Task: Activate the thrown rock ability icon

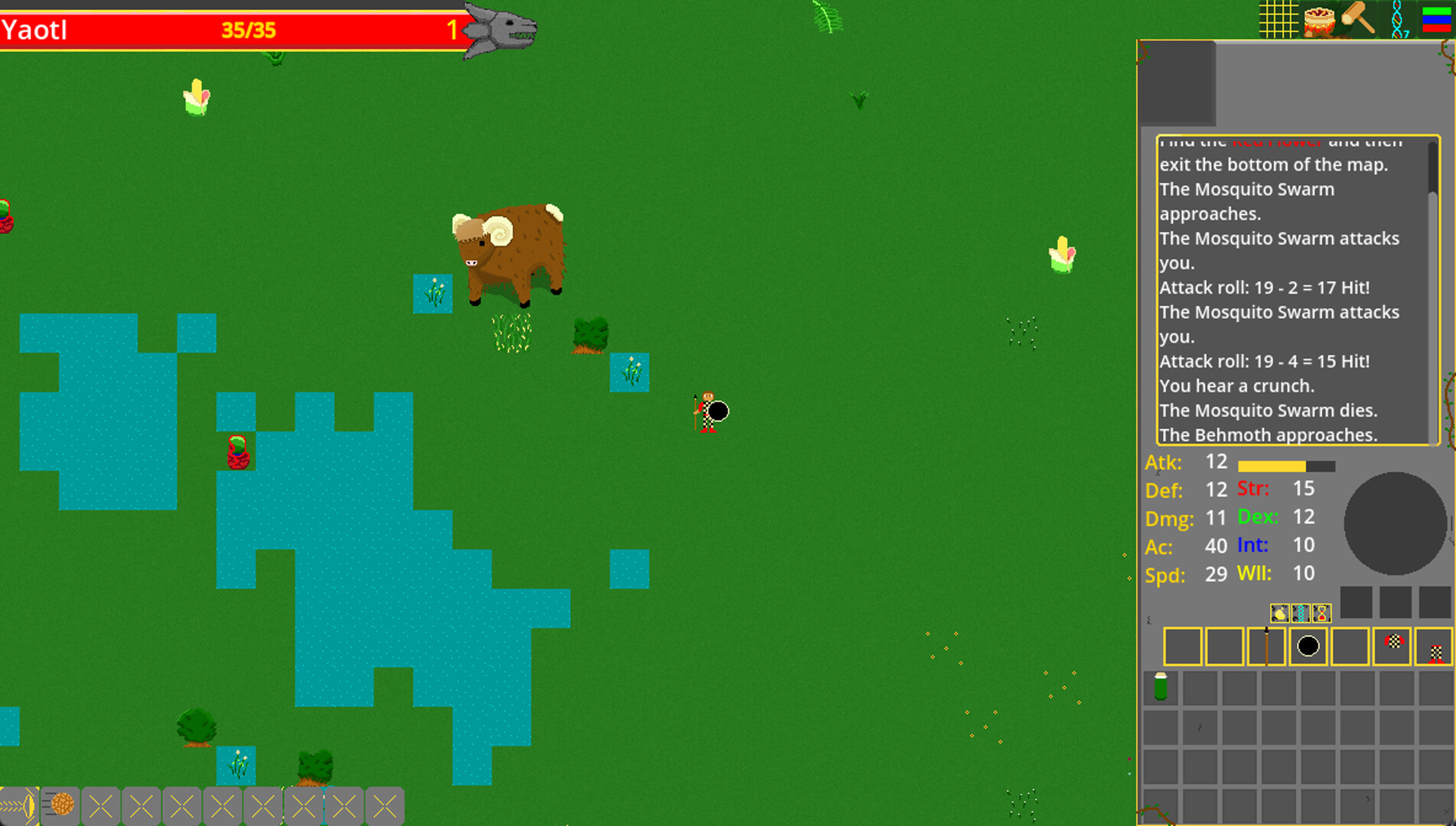Action: tap(61, 805)
